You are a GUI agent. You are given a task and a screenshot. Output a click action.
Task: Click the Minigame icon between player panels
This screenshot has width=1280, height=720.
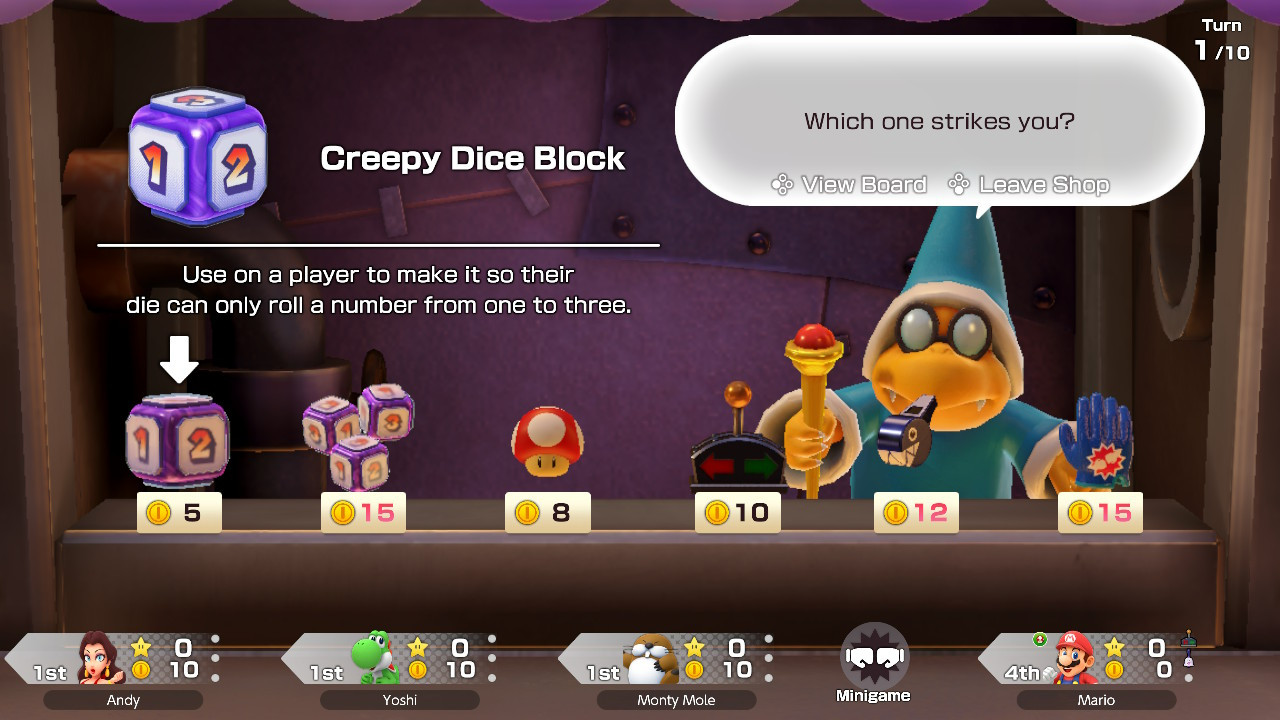(876, 655)
